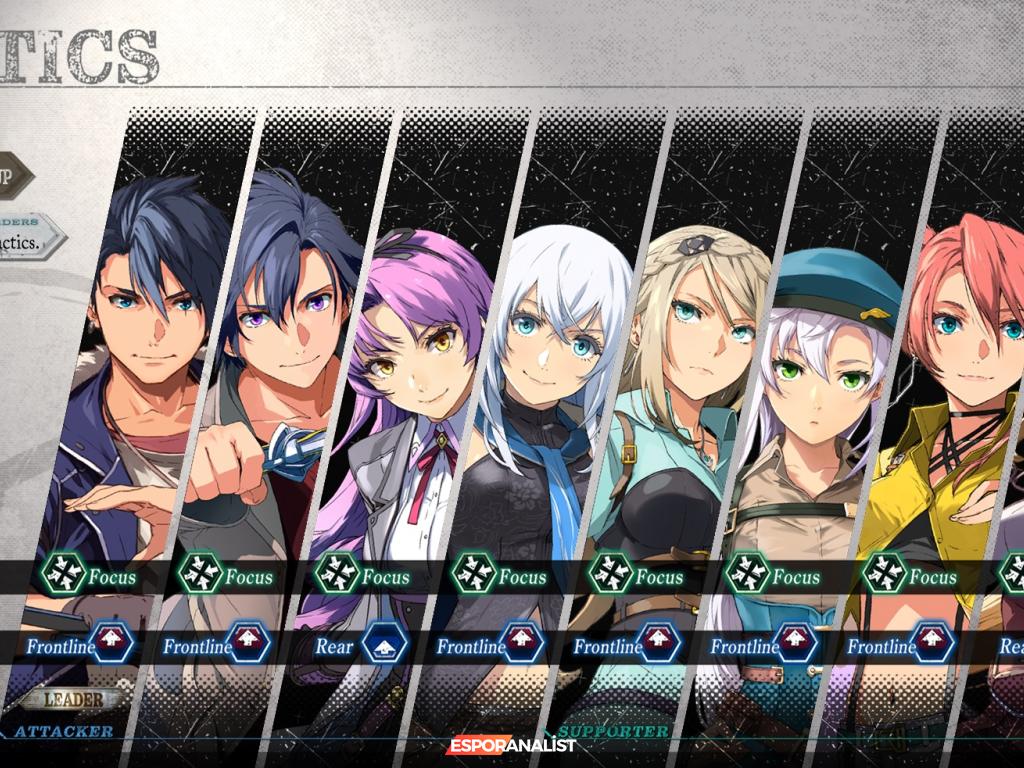Toggle the pink-haired girl's Frontline position

(x=933, y=645)
